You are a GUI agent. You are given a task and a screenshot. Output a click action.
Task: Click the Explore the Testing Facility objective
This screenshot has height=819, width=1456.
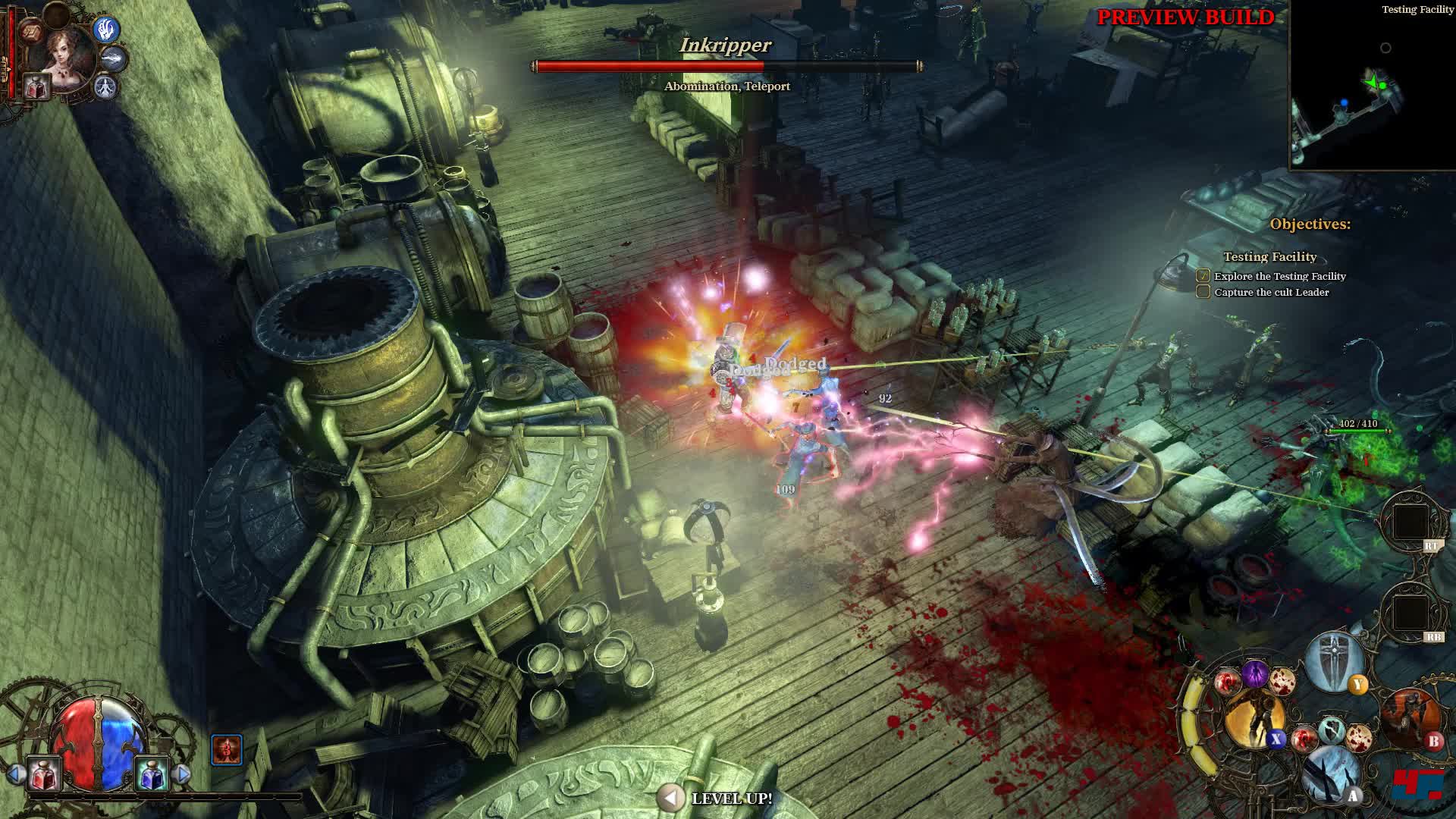click(x=1279, y=276)
